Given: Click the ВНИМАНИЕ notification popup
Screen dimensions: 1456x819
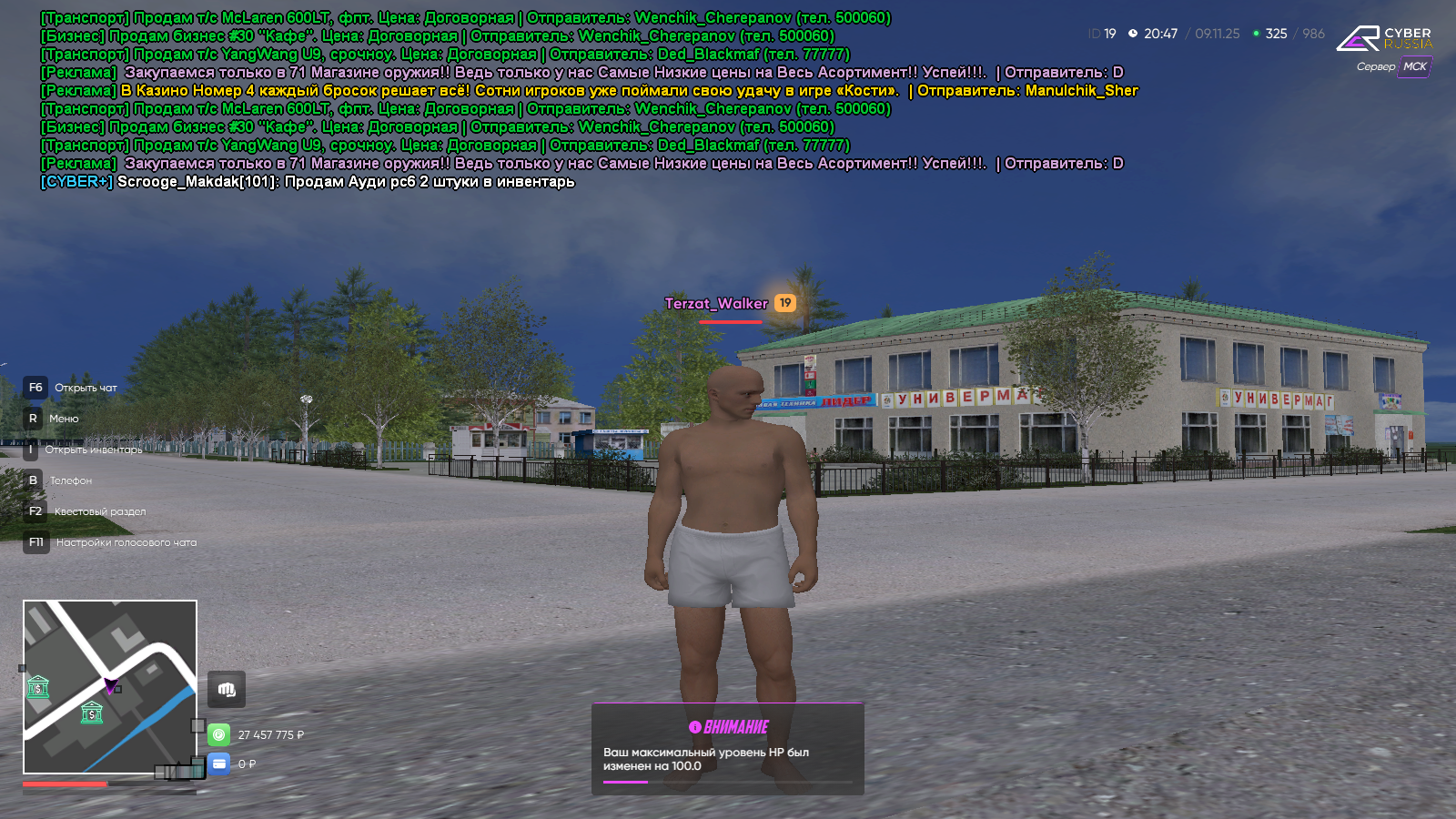Looking at the screenshot, I should point(728,748).
